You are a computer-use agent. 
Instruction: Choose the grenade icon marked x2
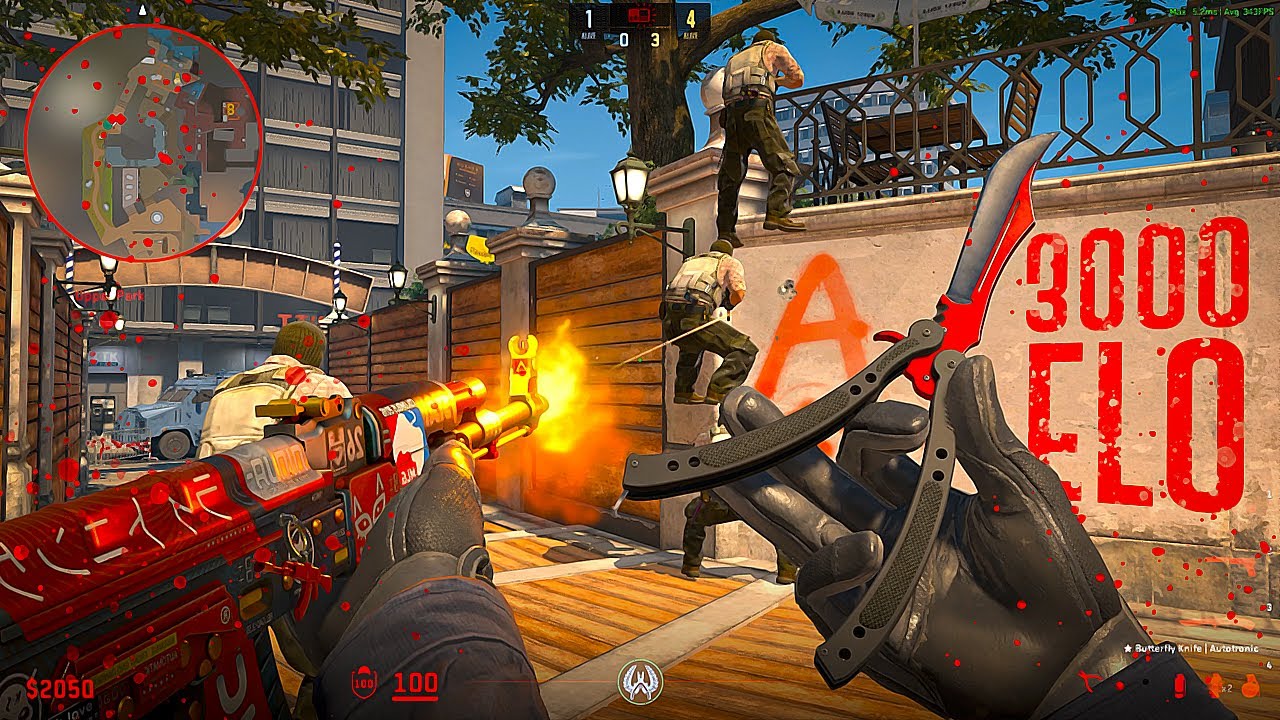(x=1214, y=687)
